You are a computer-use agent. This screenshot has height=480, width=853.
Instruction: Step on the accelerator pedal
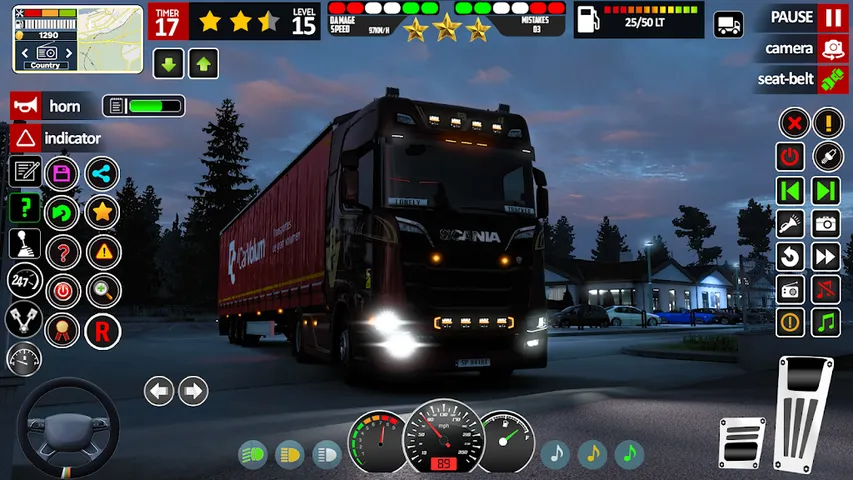click(804, 412)
